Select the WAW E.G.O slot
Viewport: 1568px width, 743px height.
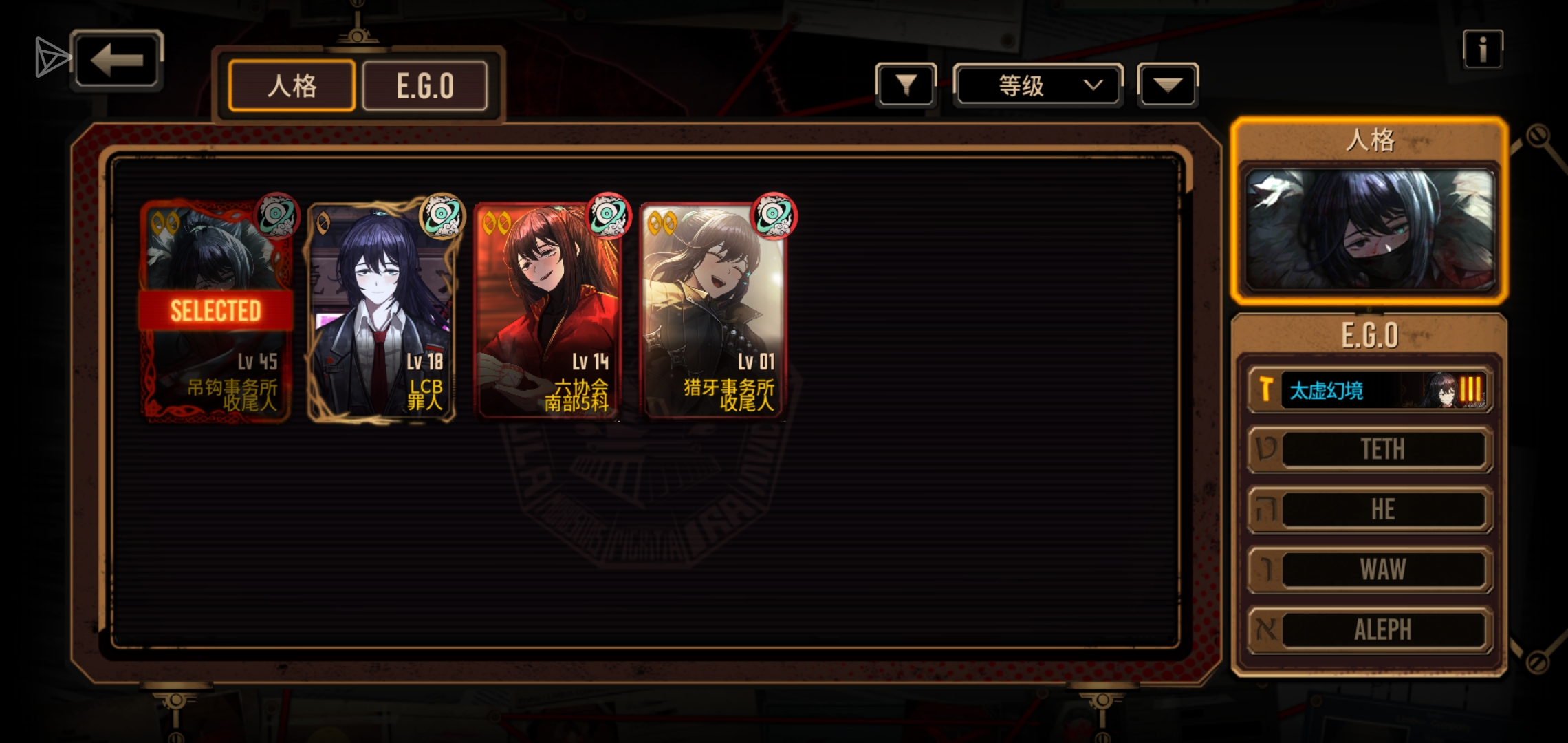[x=1369, y=570]
